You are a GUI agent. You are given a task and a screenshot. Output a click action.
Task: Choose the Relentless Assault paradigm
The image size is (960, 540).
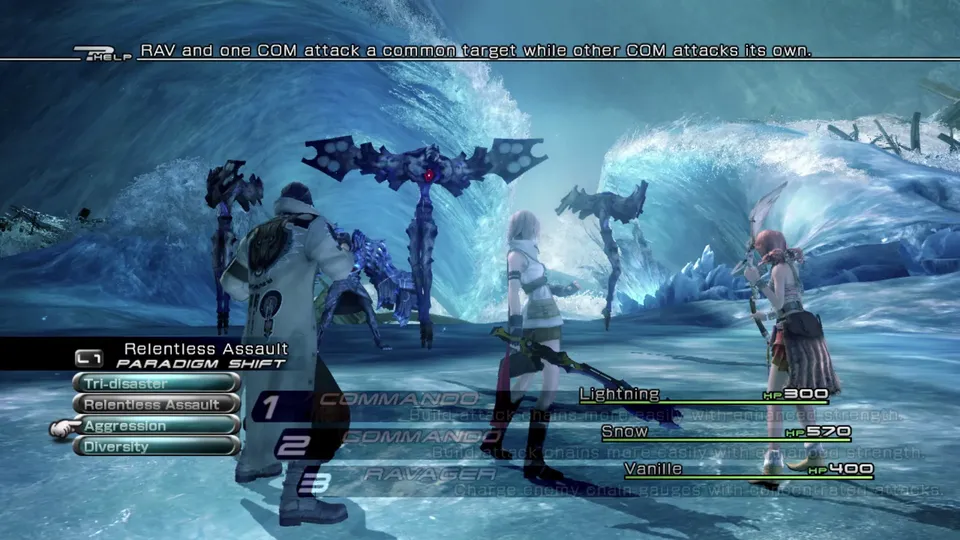tap(156, 405)
